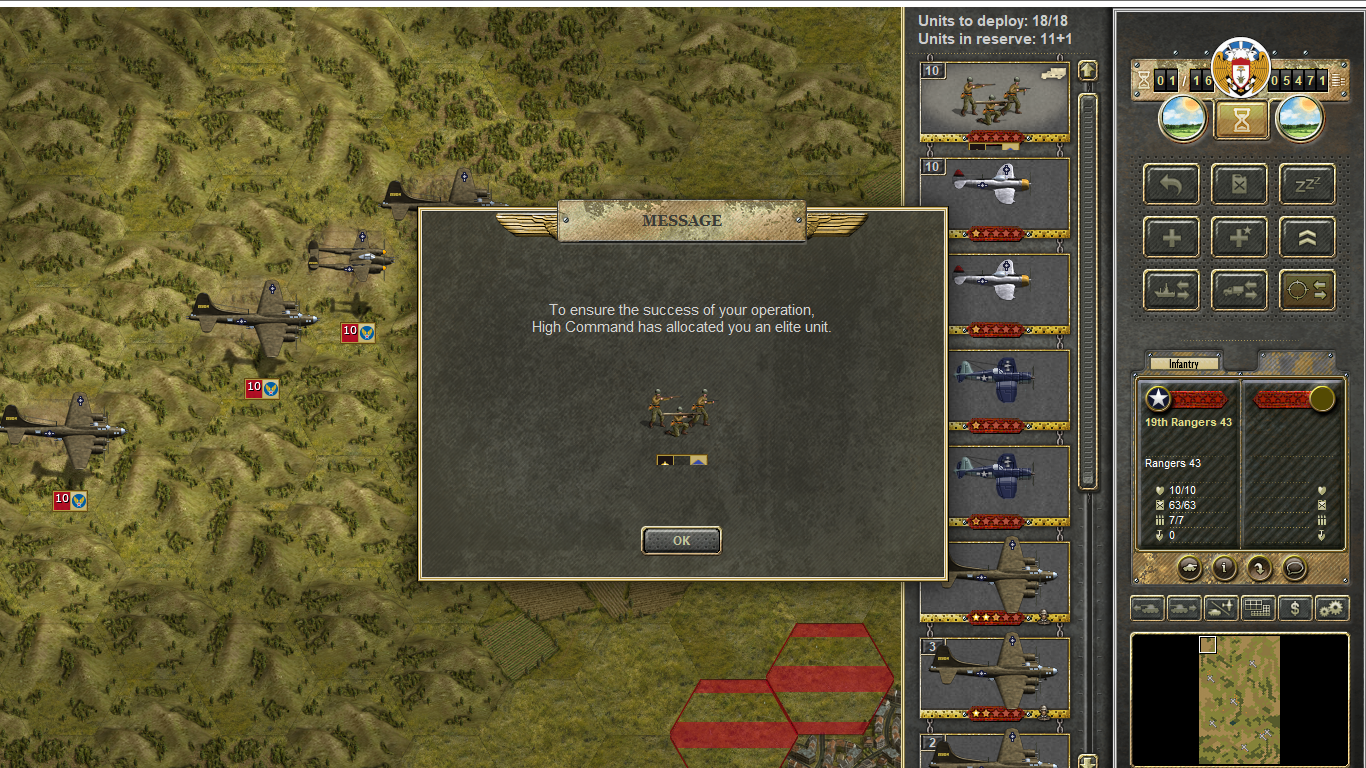This screenshot has width=1366, height=768.
Task: Toggle the ship embark button
Action: click(1171, 290)
